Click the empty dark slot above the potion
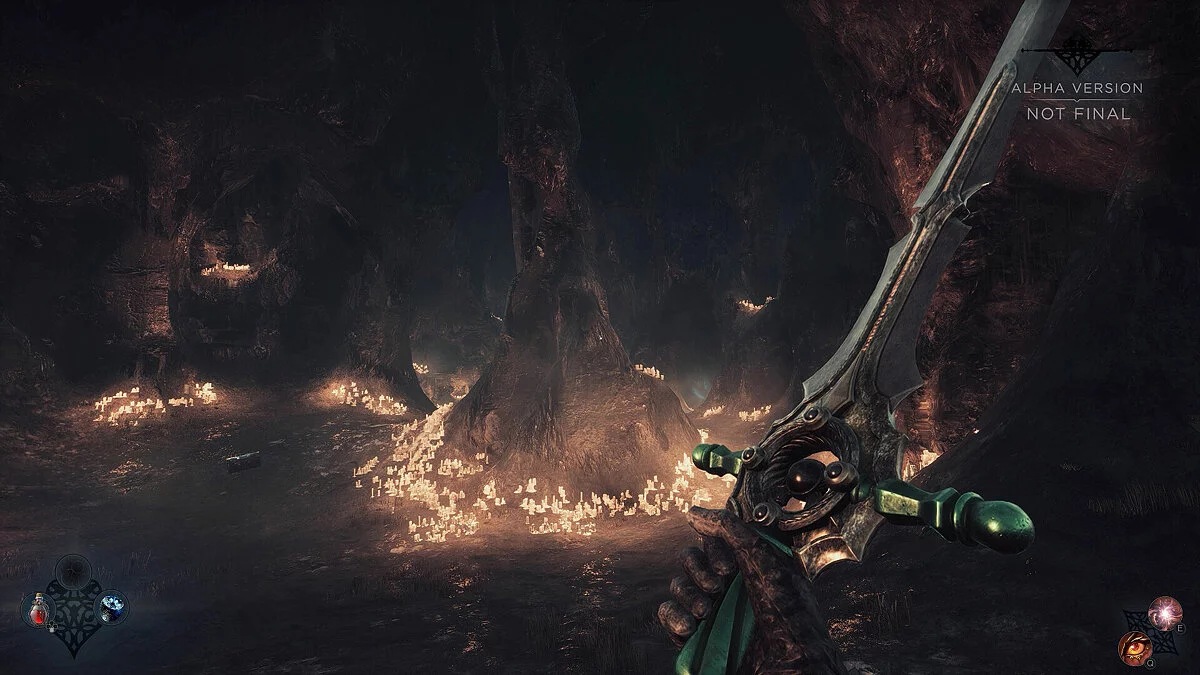 pos(72,571)
